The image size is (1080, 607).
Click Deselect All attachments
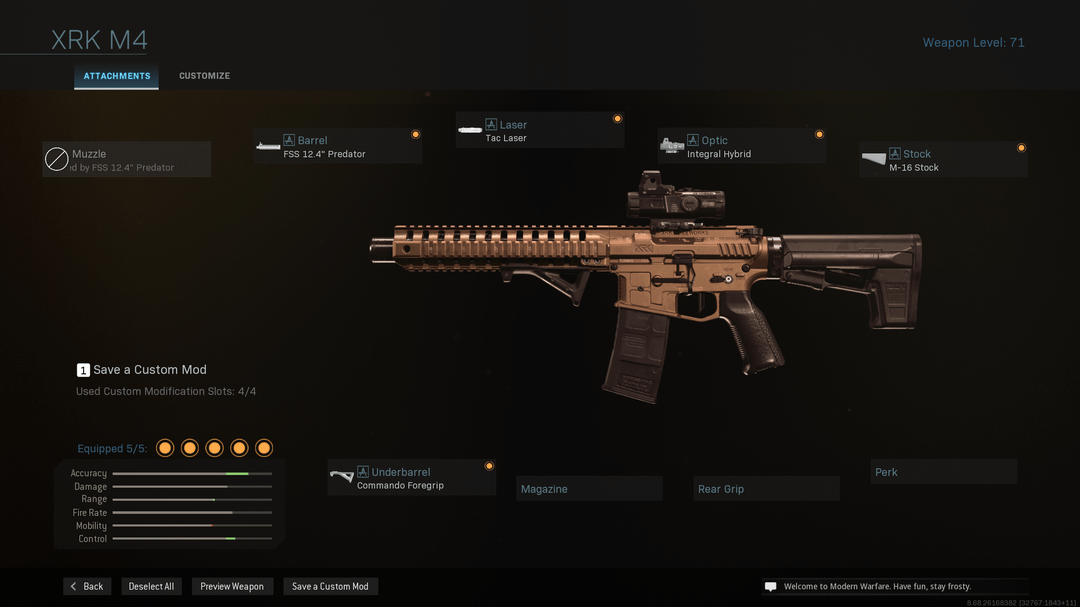coord(151,586)
